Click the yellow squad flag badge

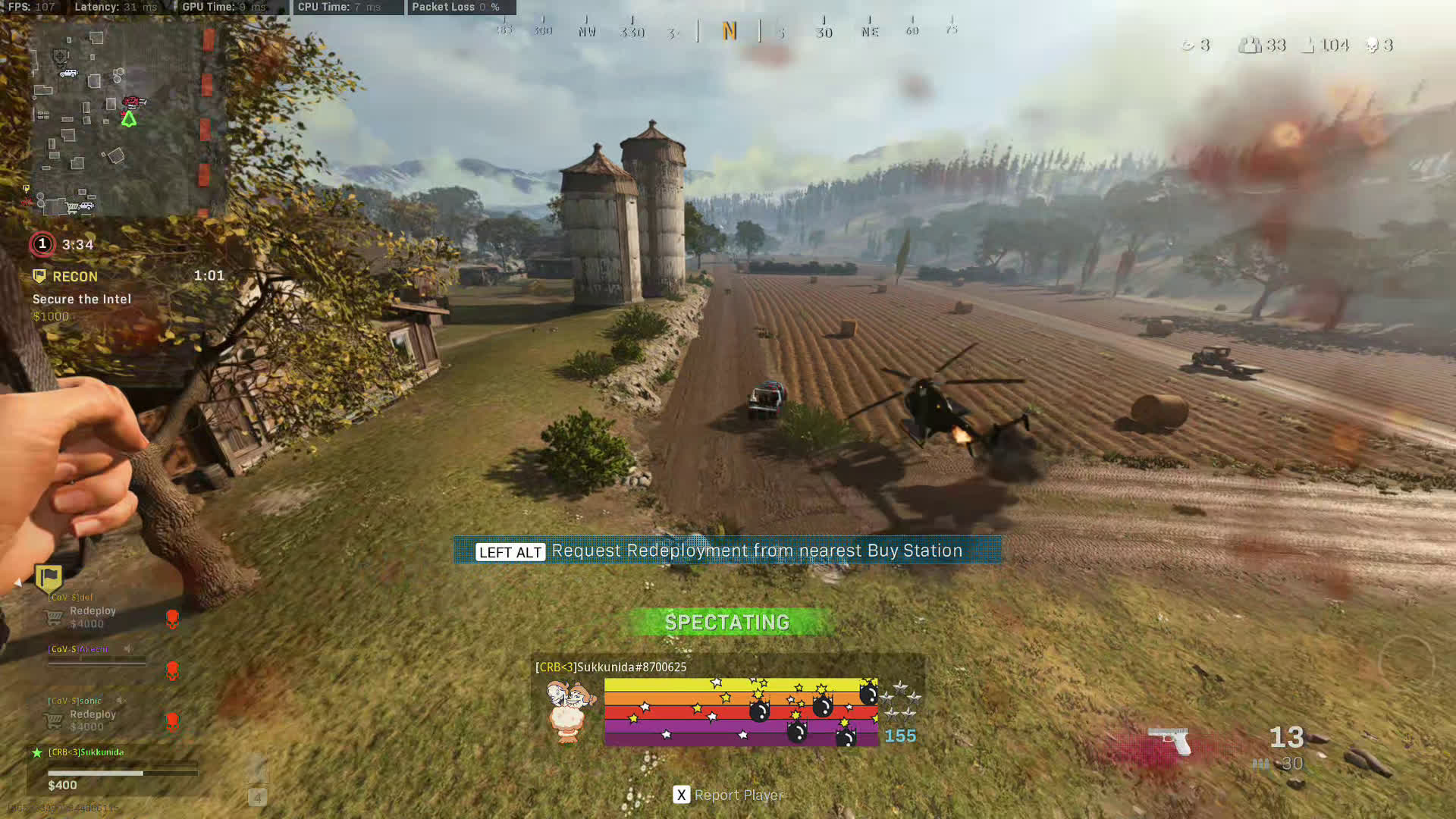pos(49,579)
